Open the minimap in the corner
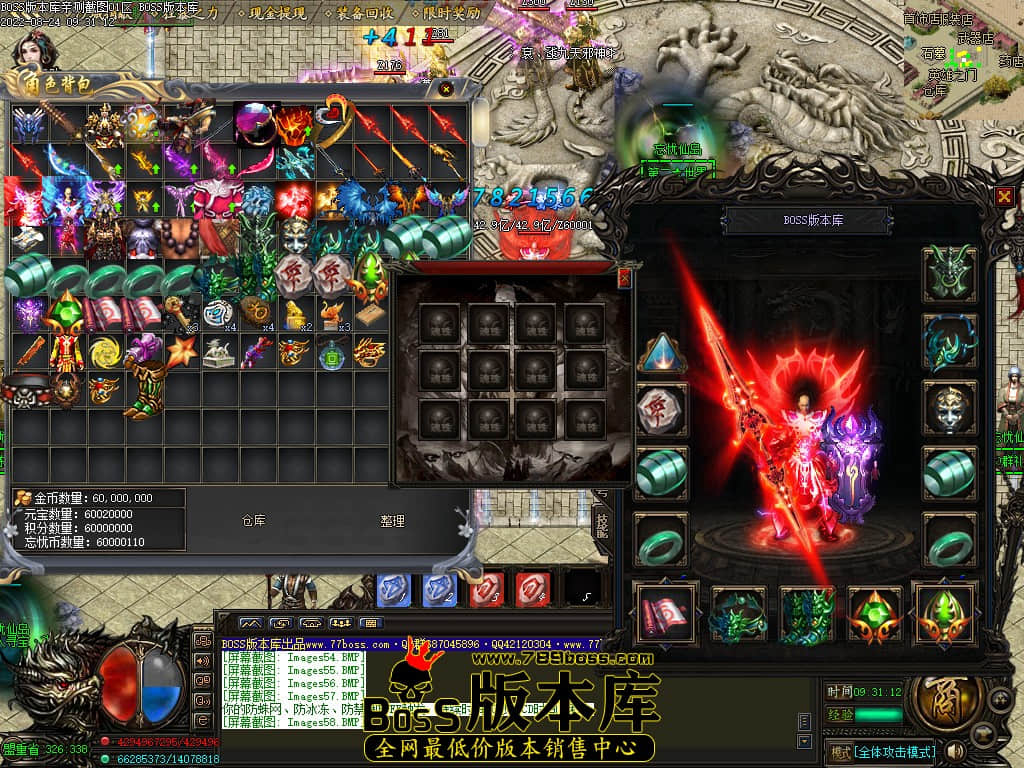The image size is (1024, 768). 960,55
